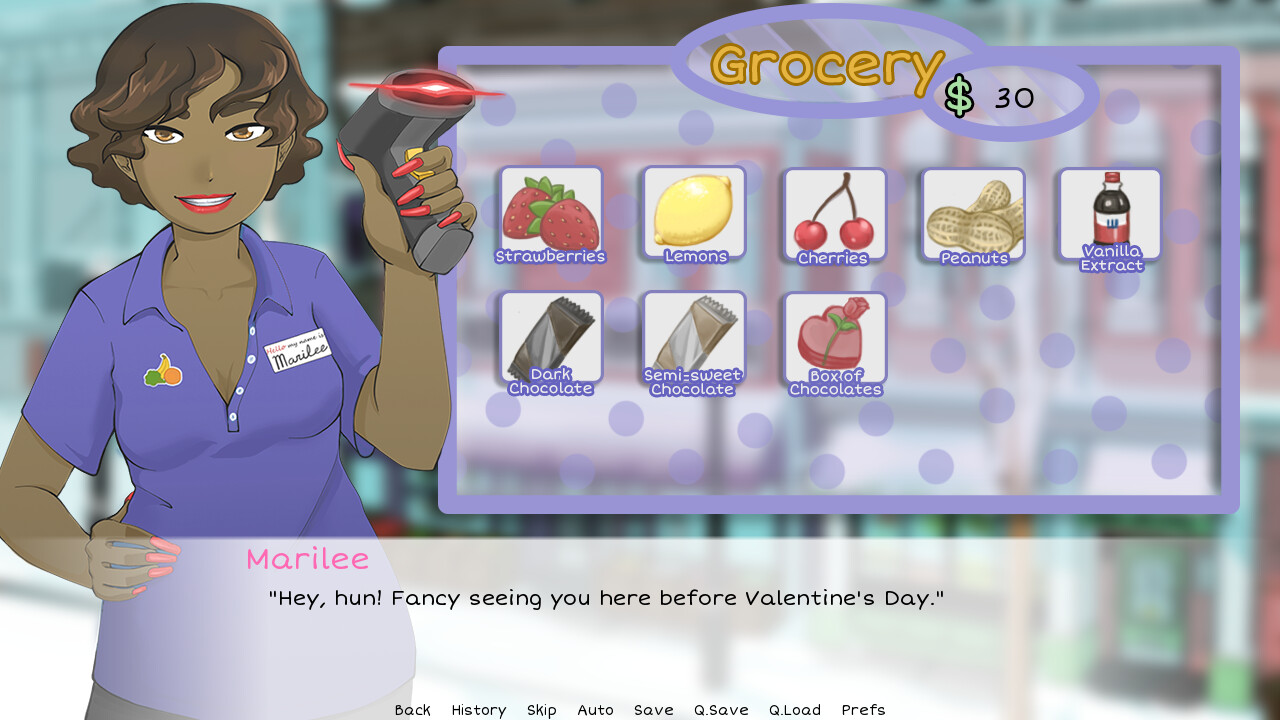Click Back to return to previous dialogue
This screenshot has height=720, width=1280.
point(412,710)
